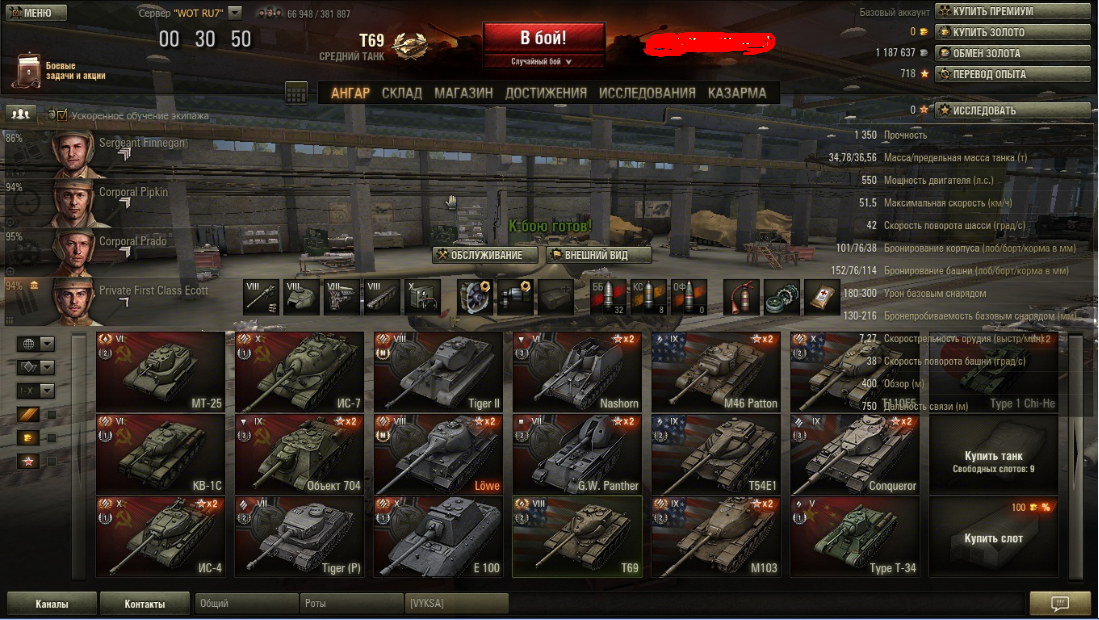Open the МЕНЮ menu
This screenshot has height=620, width=1099.
click(35, 13)
